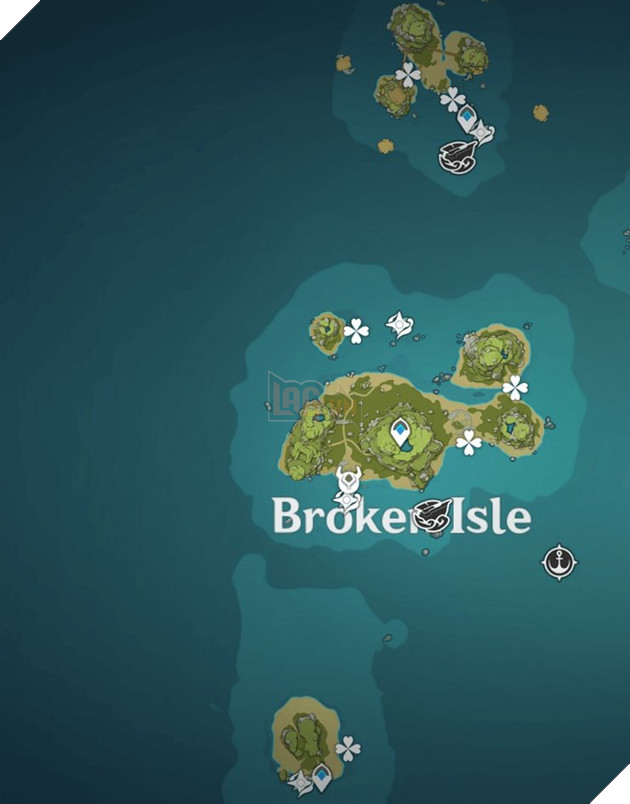Image resolution: width=630 pixels, height=804 pixels.
Task: Select the horned mask marker on Broken Isle
Action: pyautogui.click(x=348, y=479)
